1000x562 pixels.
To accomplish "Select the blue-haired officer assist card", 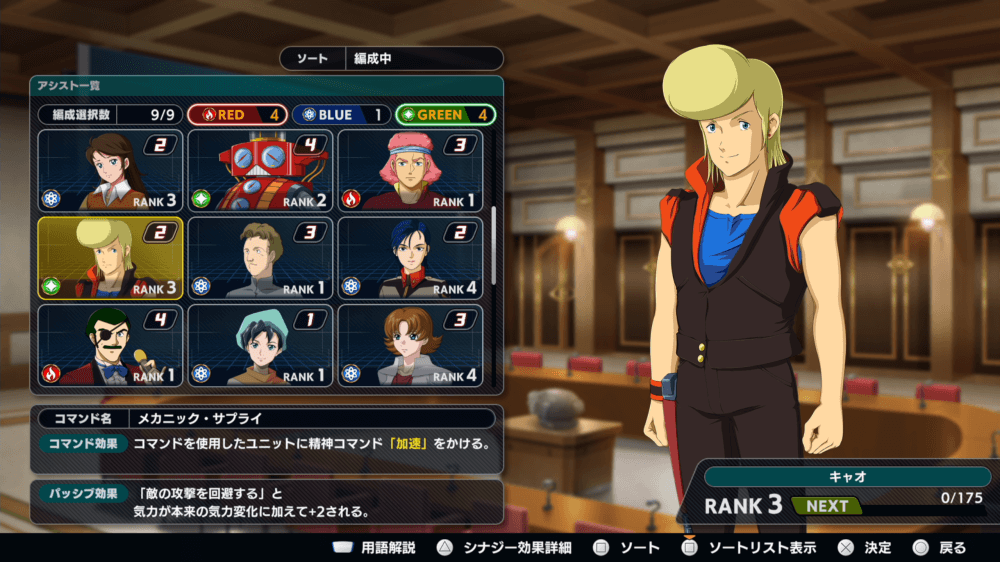I will (410, 258).
